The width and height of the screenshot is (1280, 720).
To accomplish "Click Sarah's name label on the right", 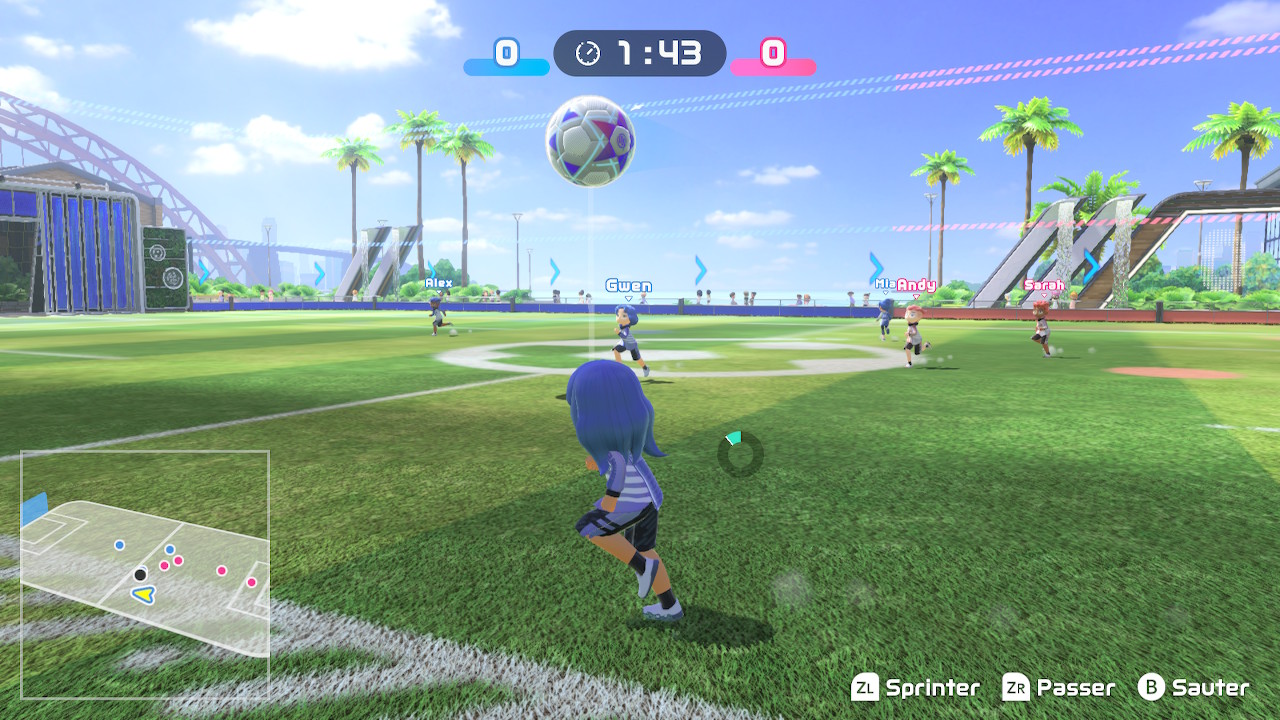I will pos(1045,287).
